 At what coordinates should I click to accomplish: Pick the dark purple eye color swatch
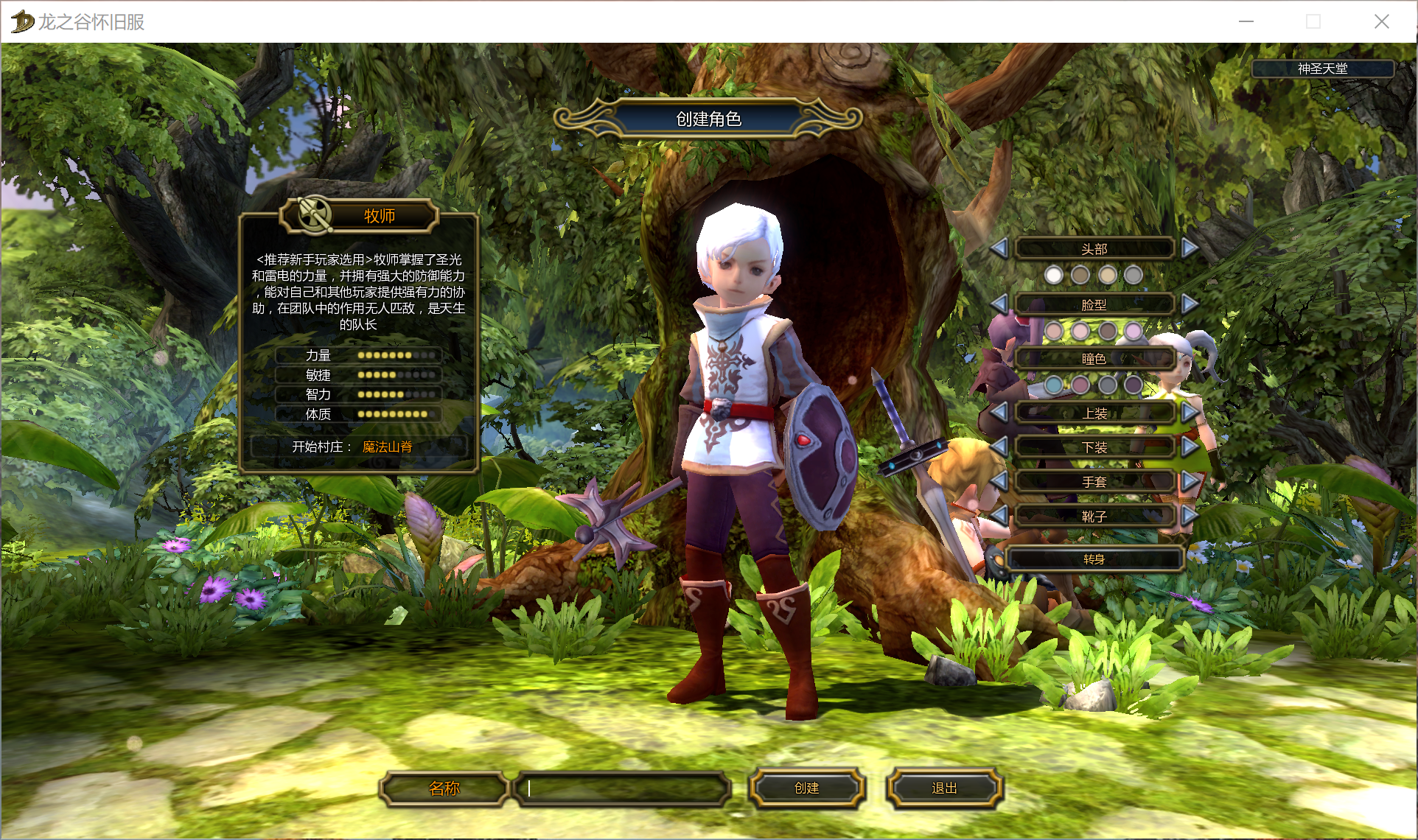coord(1134,385)
